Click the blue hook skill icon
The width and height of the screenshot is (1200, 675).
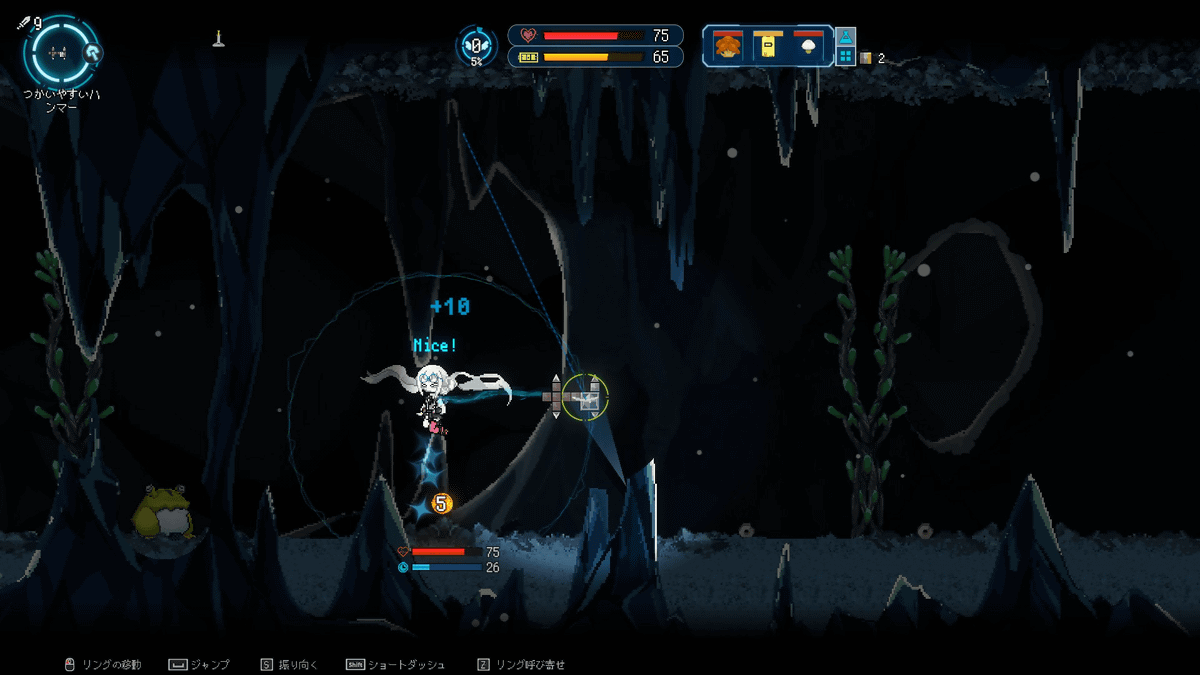(x=93, y=53)
